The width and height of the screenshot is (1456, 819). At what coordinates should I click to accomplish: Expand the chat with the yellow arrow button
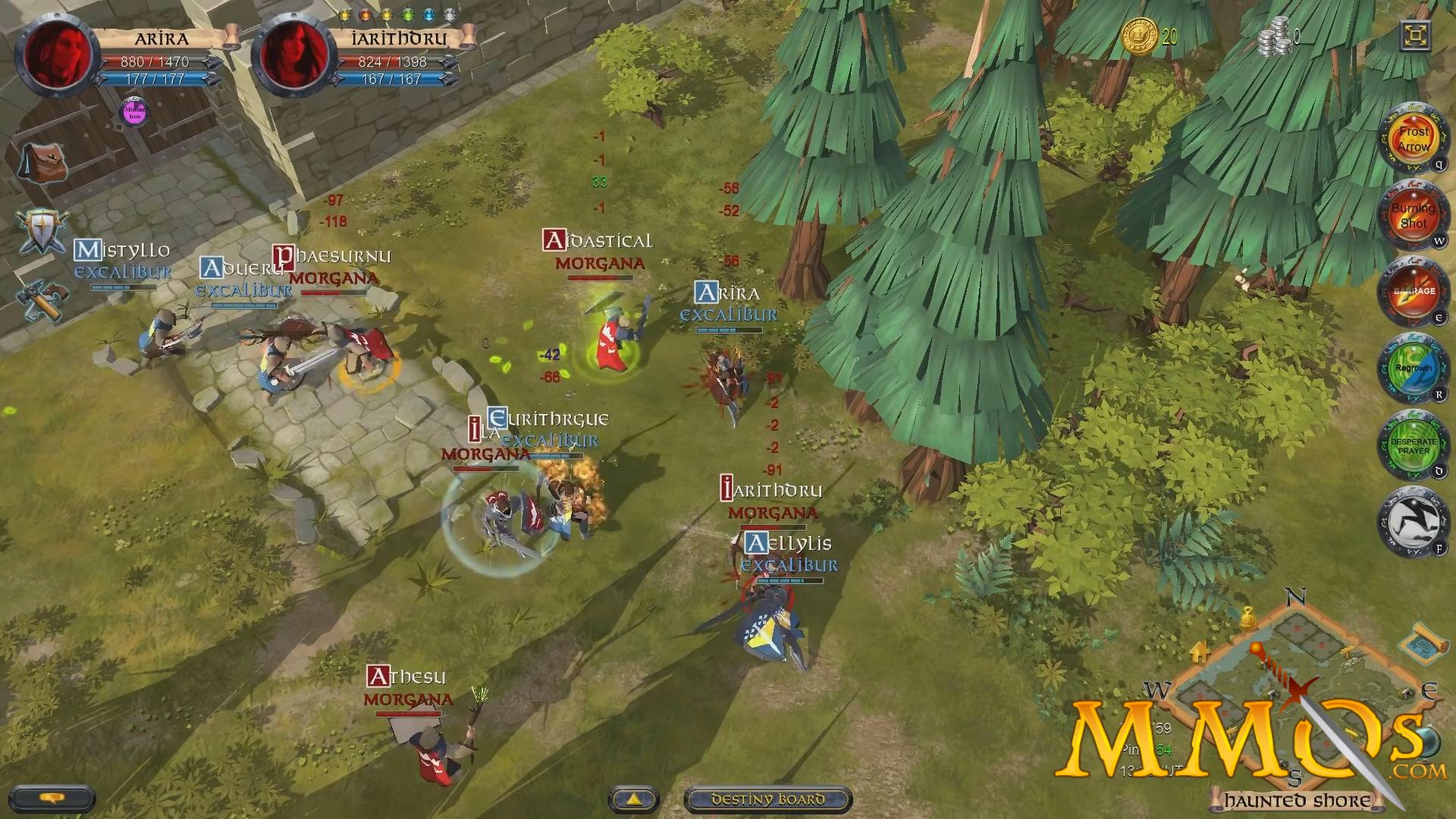pyautogui.click(x=634, y=799)
